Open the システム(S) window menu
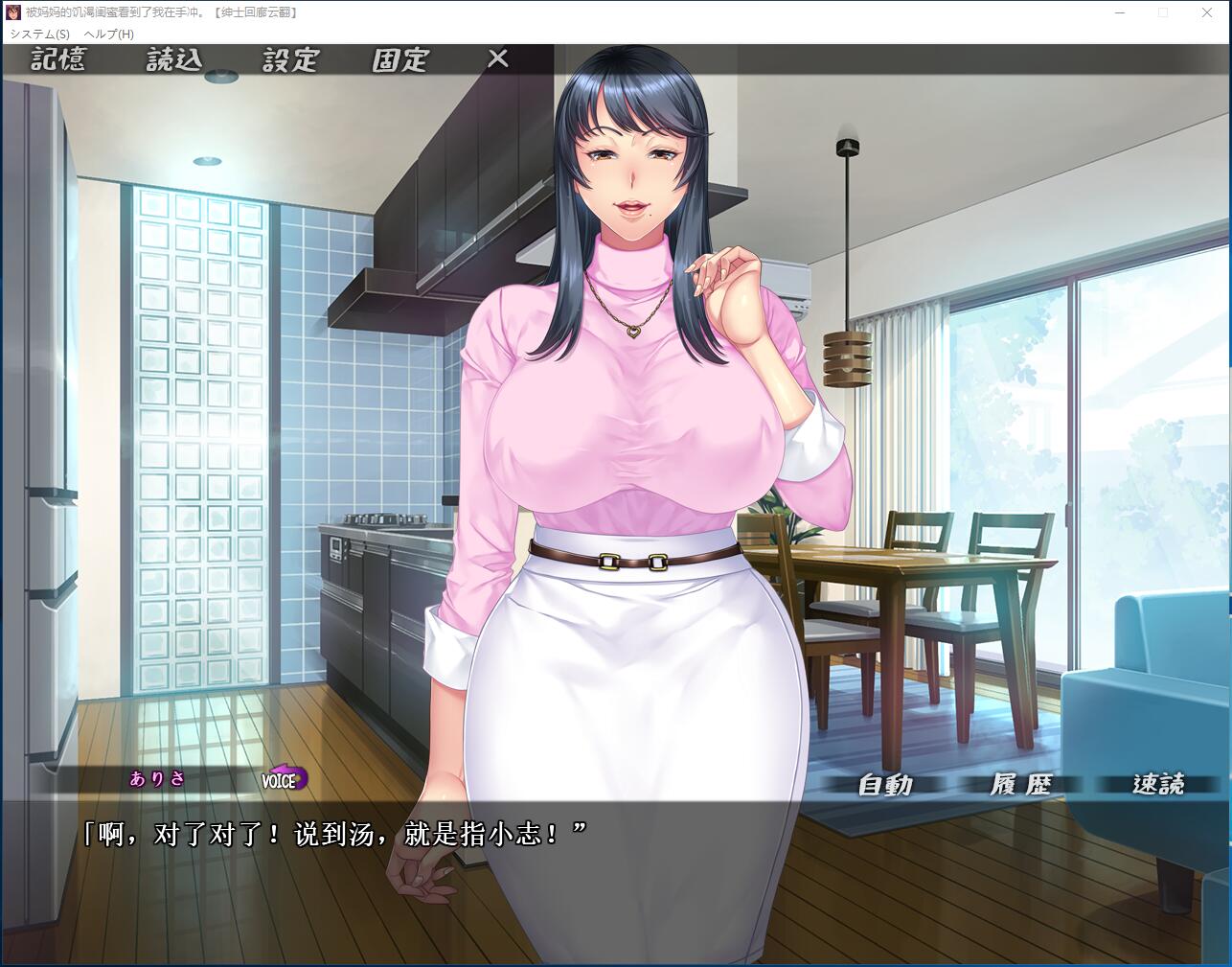The width and height of the screenshot is (1232, 967). [40, 34]
